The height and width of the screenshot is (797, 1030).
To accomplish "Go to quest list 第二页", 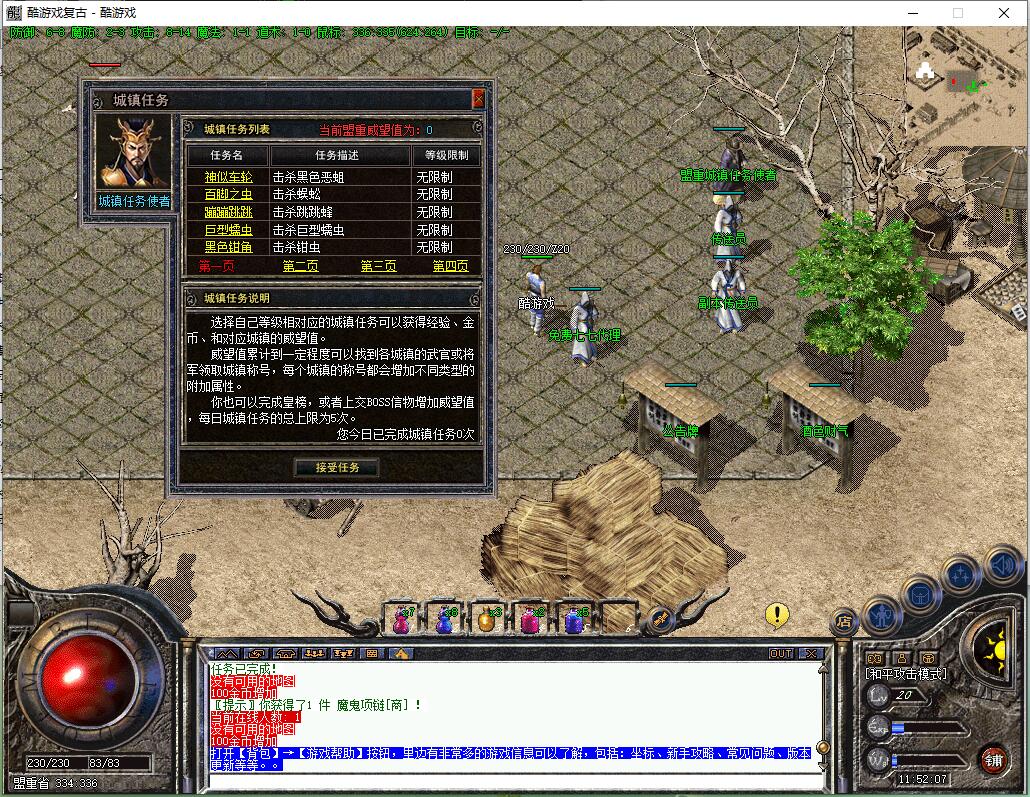I will pyautogui.click(x=300, y=266).
